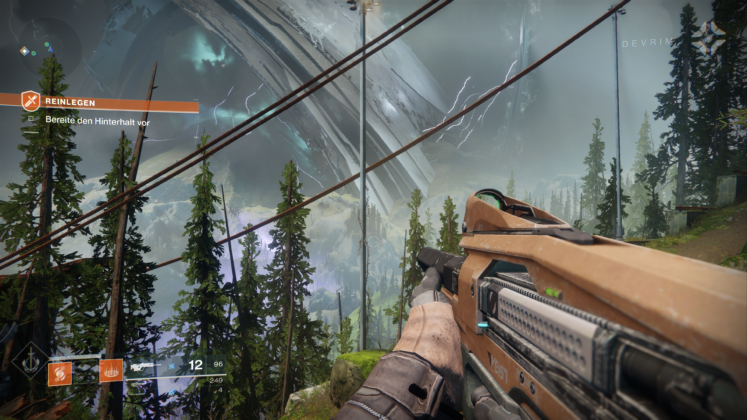Click the Devrim waypoint marker icon
This screenshot has height=420, width=747.
click(x=711, y=38)
